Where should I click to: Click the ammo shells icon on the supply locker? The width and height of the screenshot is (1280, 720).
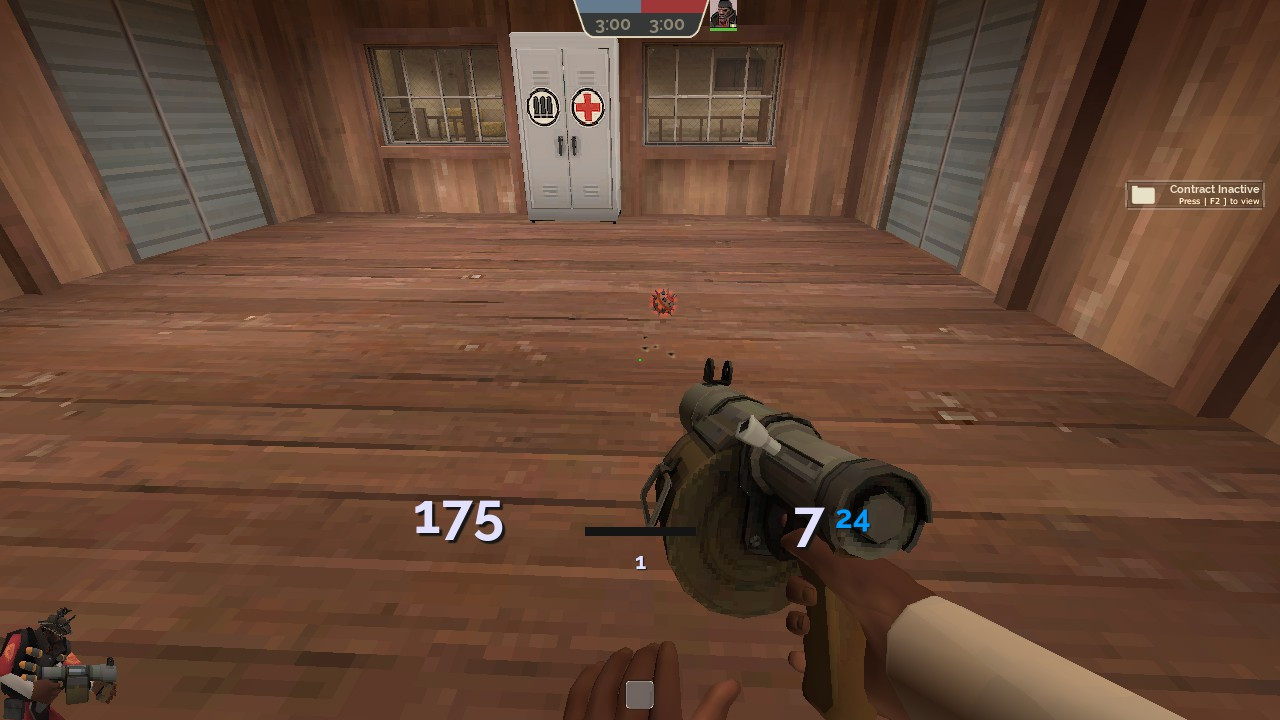coord(541,106)
